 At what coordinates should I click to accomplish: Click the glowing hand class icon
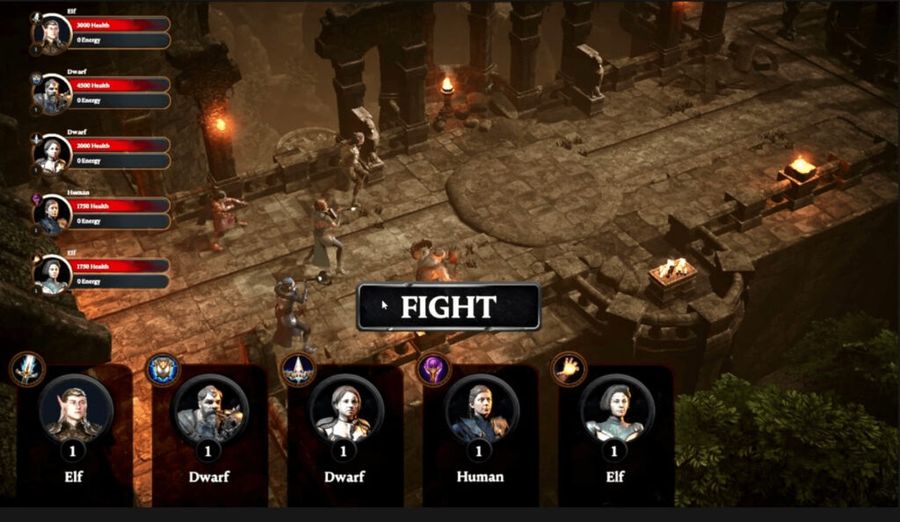point(569,369)
